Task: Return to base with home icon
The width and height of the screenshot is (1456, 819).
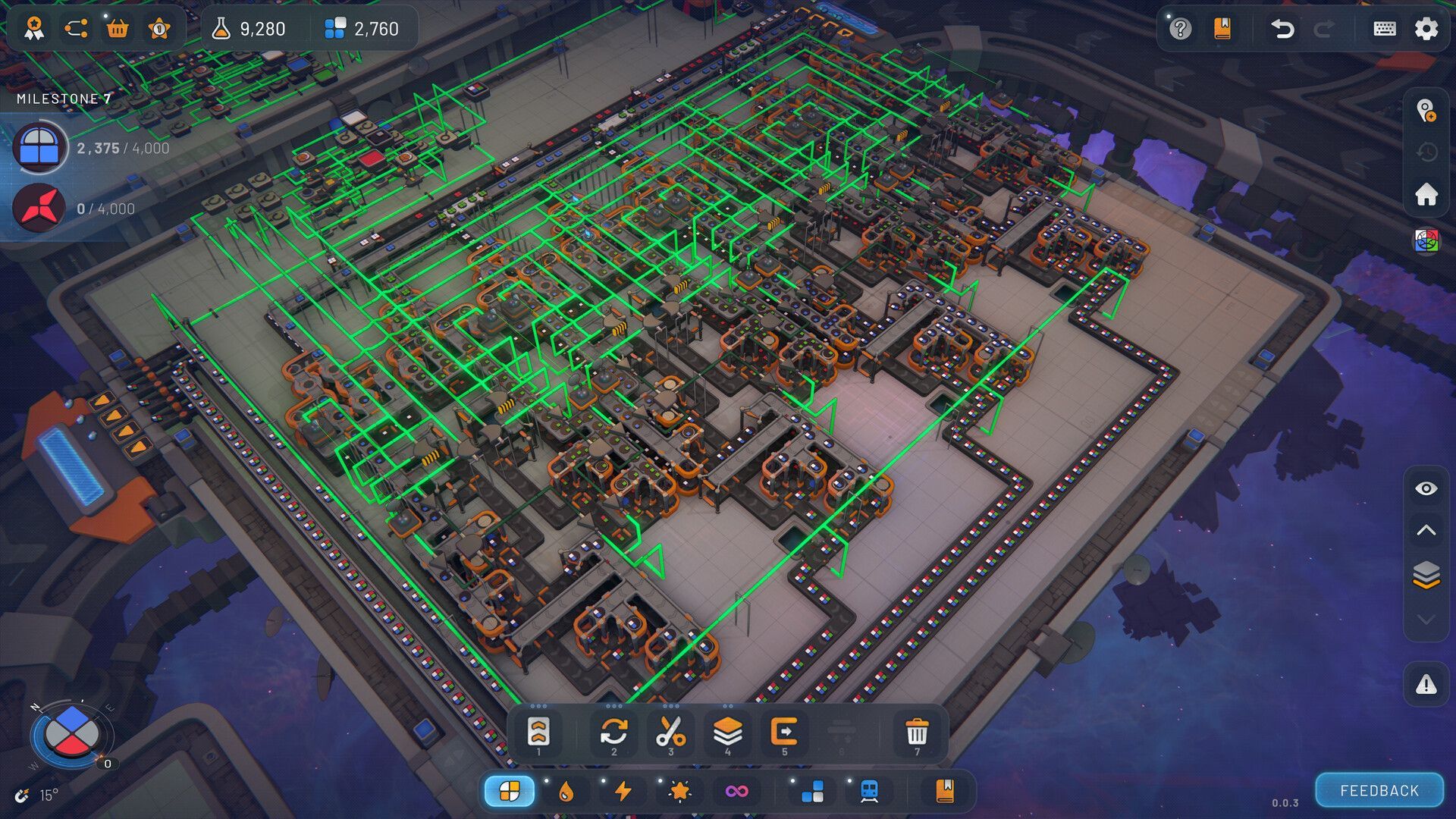Action: [1426, 194]
